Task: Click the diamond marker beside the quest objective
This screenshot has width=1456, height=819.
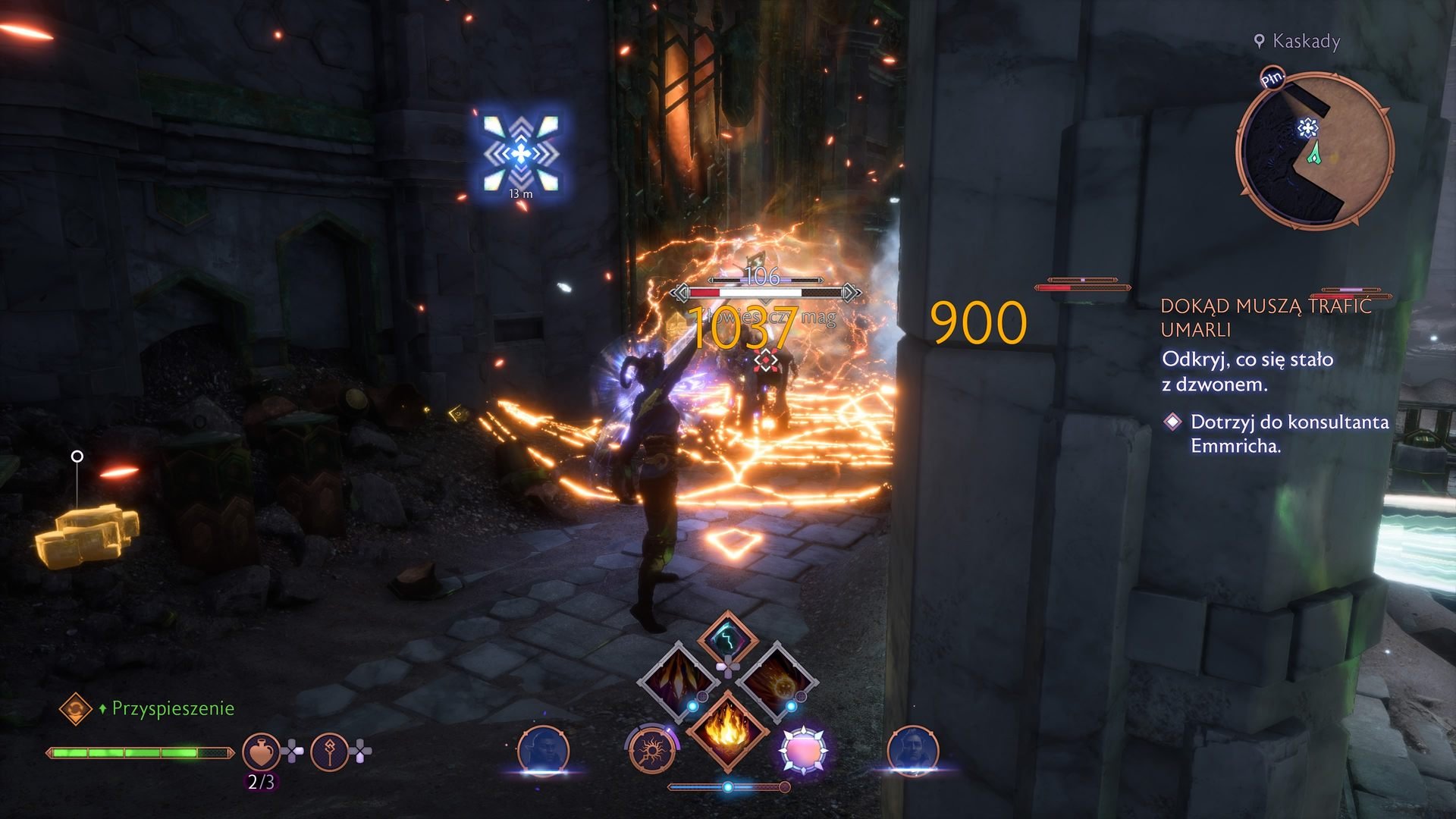Action: 1175,423
